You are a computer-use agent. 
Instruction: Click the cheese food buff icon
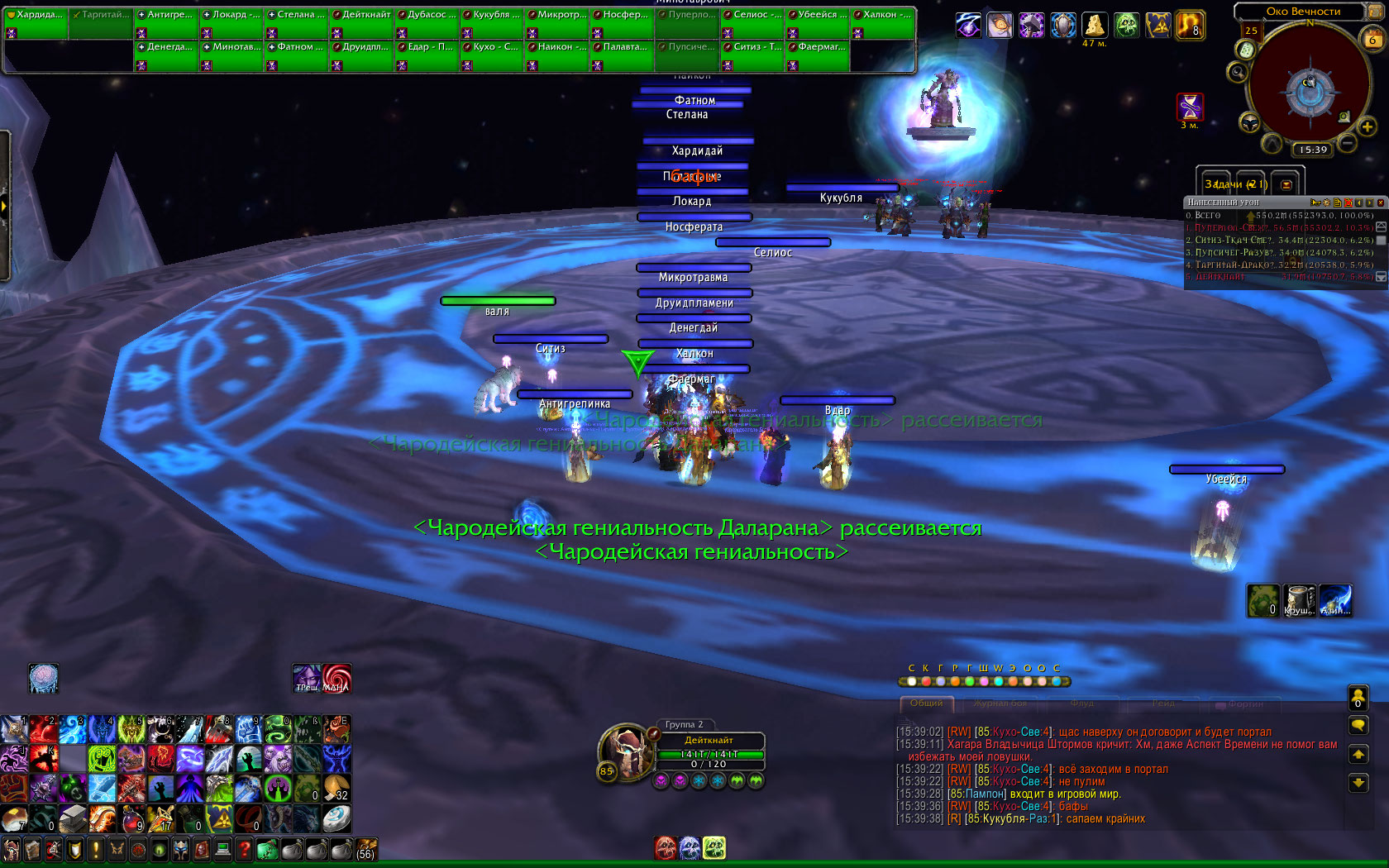(x=1095, y=25)
